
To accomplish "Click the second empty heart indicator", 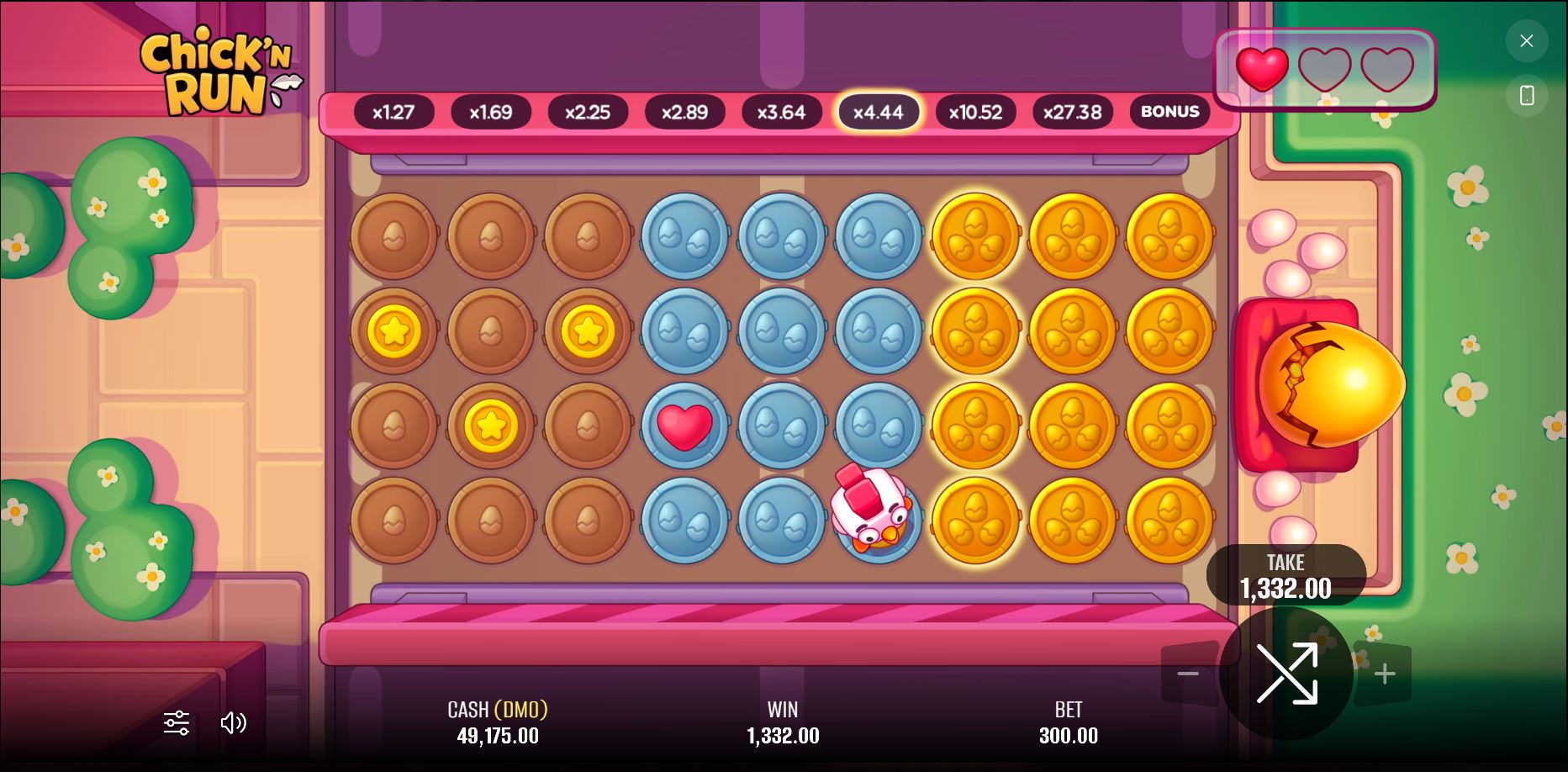I will tap(1325, 71).
